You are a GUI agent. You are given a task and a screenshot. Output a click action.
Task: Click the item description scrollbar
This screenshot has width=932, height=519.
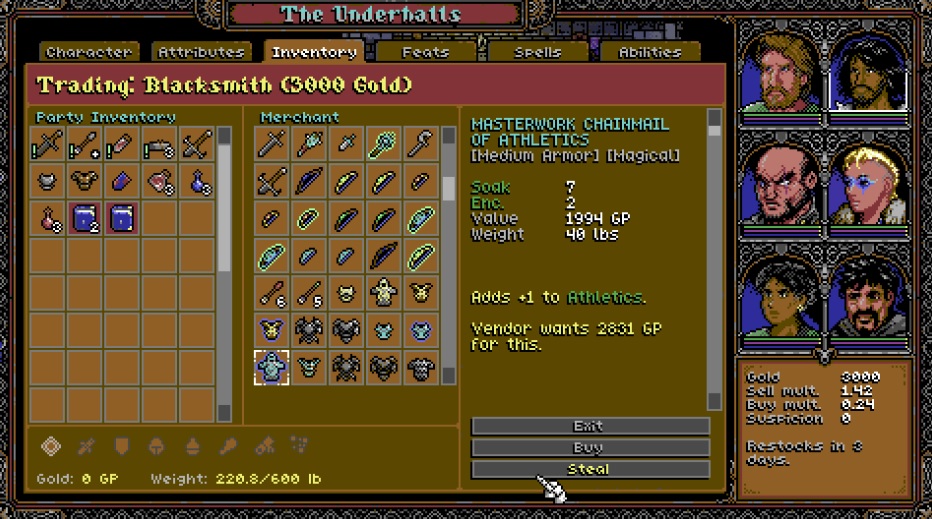pyautogui.click(x=714, y=260)
